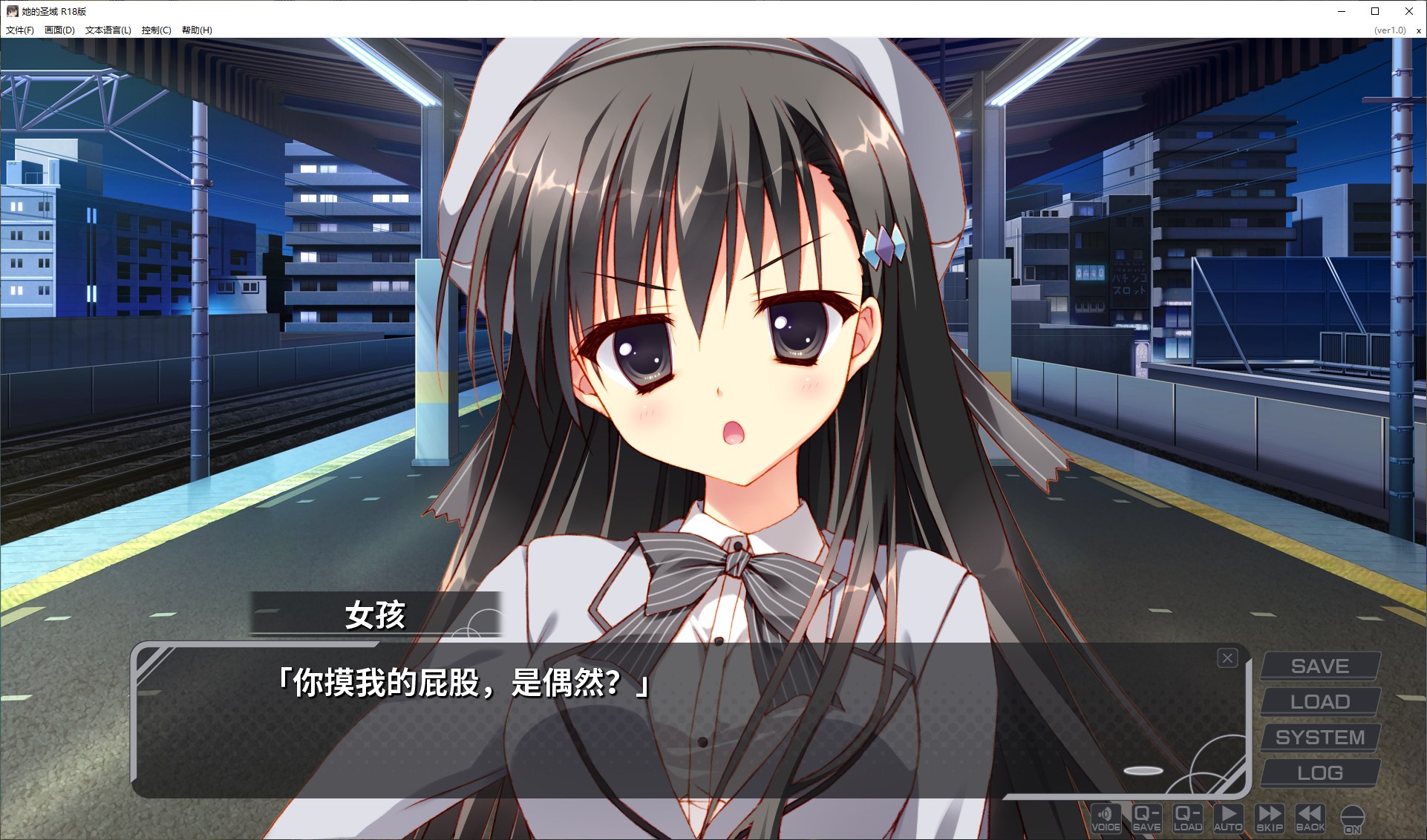Open the 帮助(H) help menu
Image resolution: width=1427 pixels, height=840 pixels.
point(197,30)
